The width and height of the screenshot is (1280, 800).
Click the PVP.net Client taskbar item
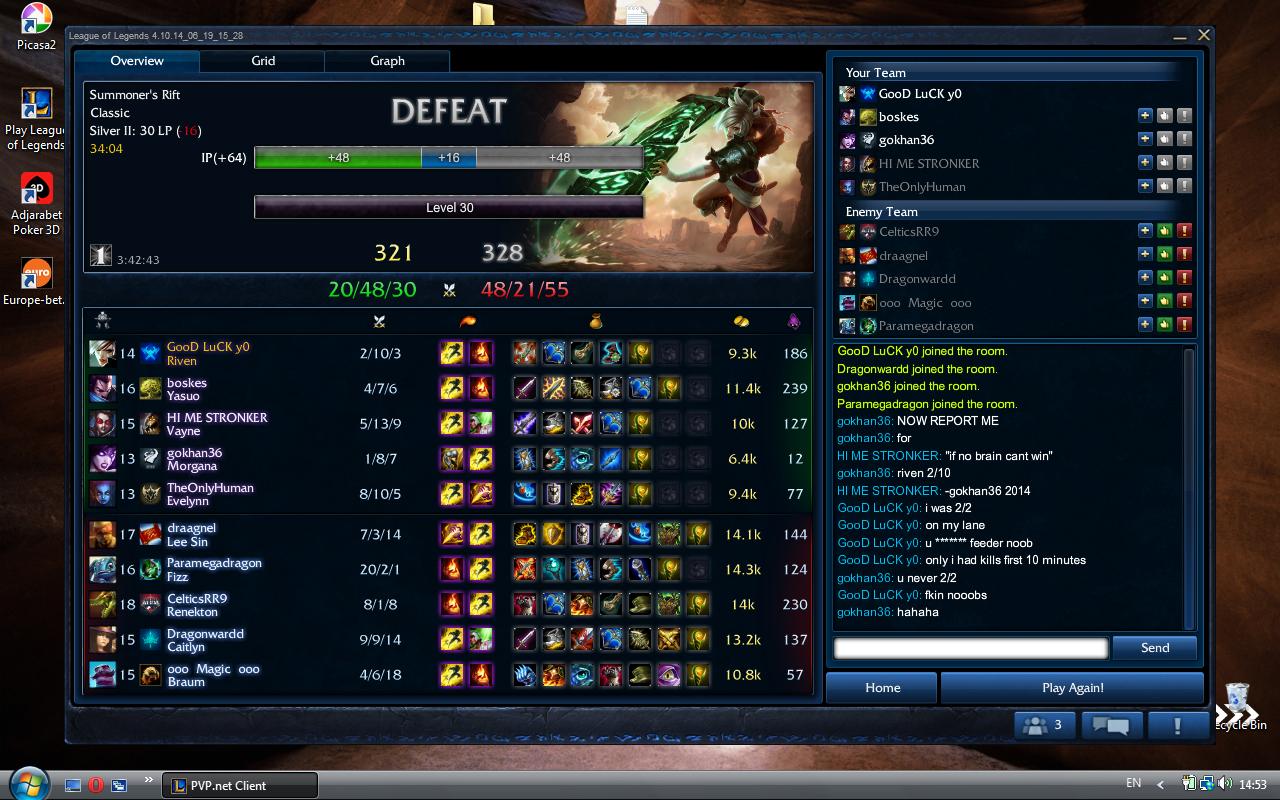[x=239, y=785]
